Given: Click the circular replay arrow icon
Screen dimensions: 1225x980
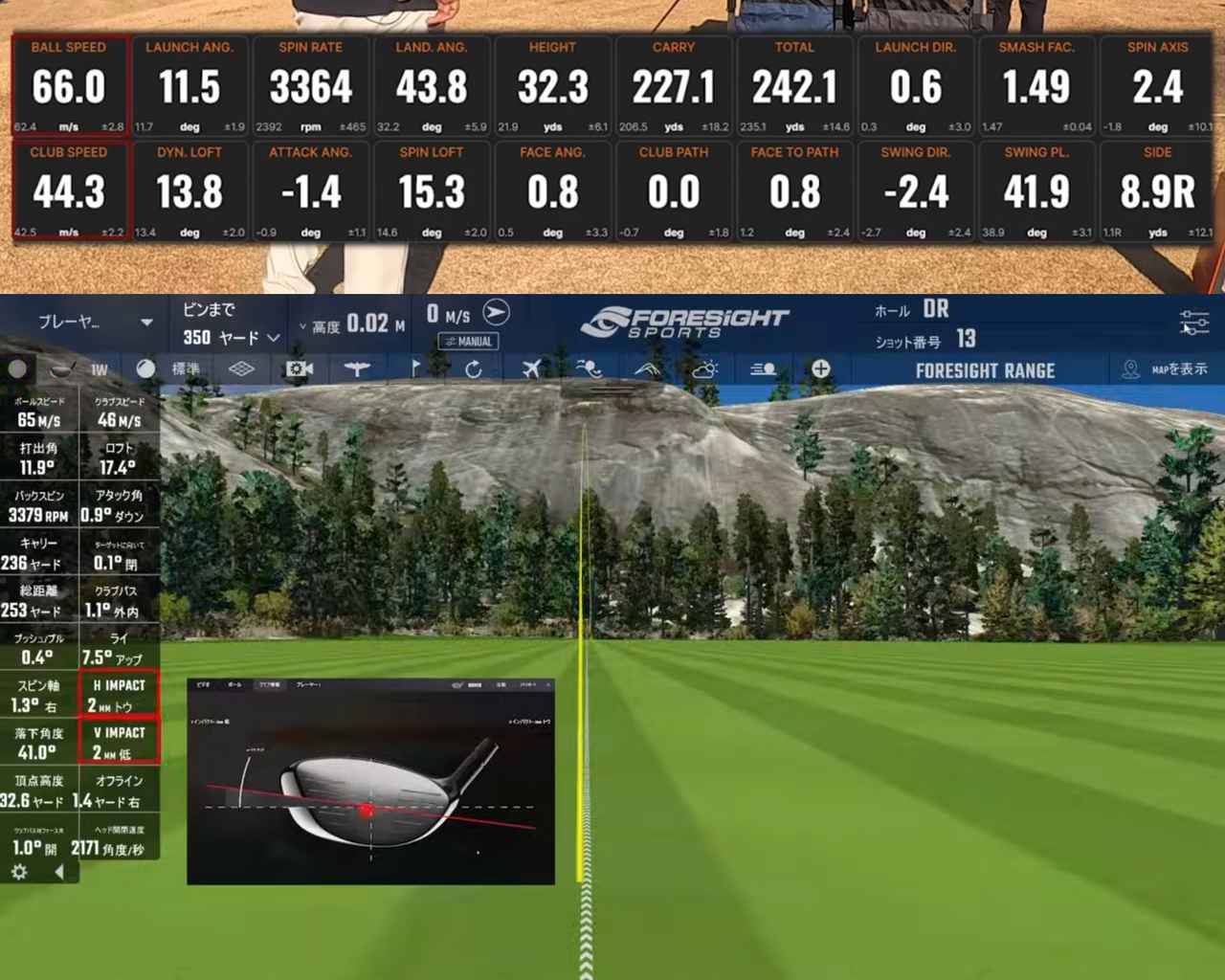Looking at the screenshot, I should click(473, 369).
